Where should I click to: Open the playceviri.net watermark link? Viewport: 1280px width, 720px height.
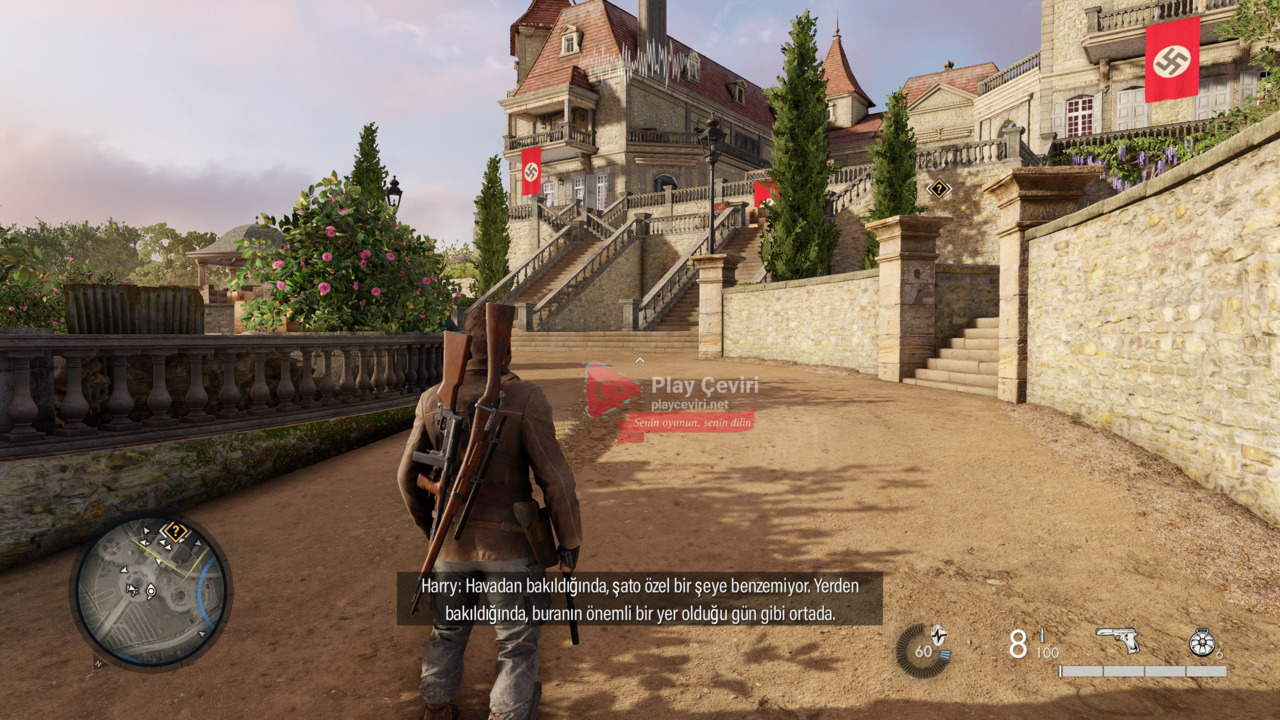point(690,405)
